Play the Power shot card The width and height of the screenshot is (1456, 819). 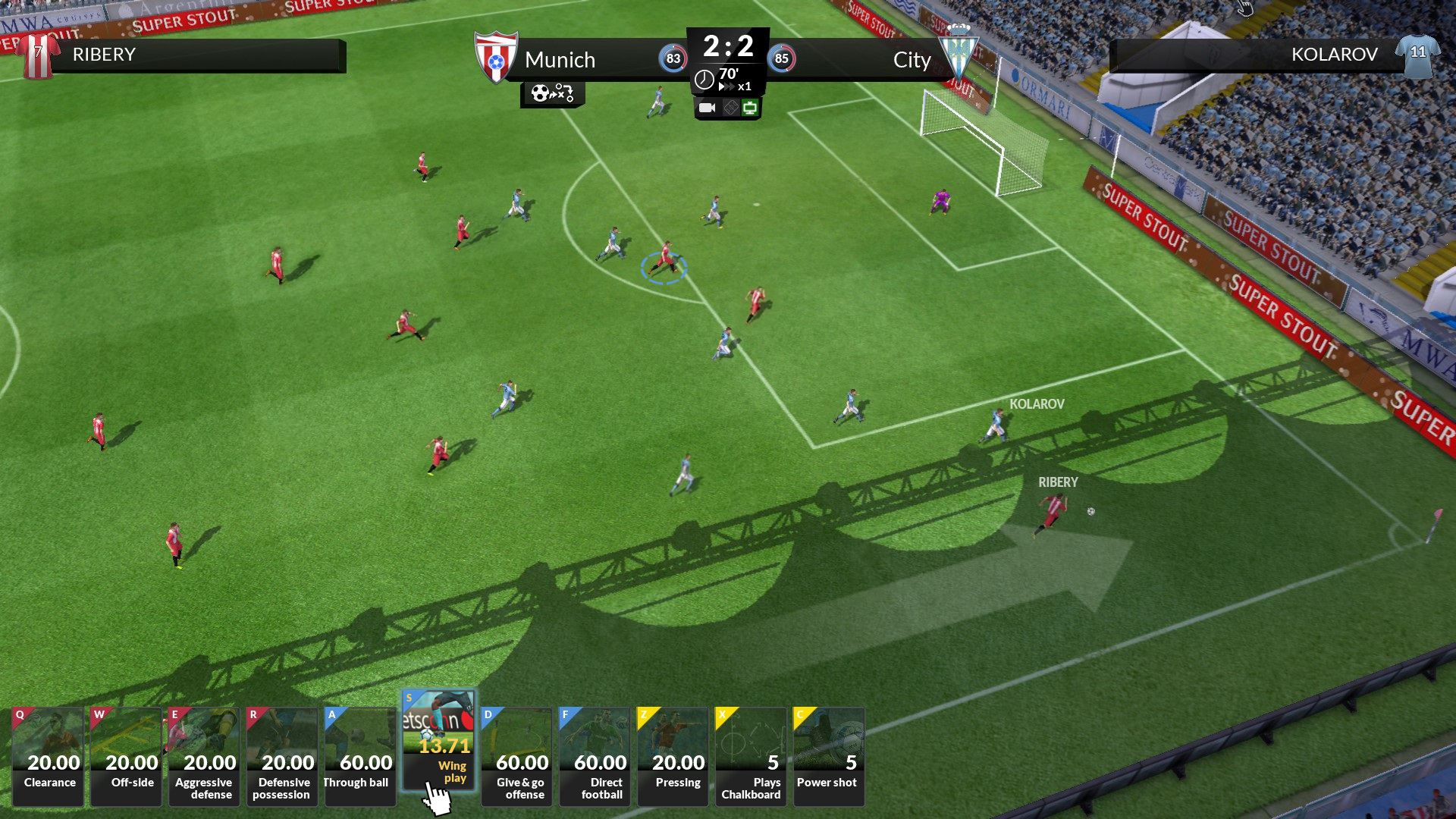[x=828, y=755]
